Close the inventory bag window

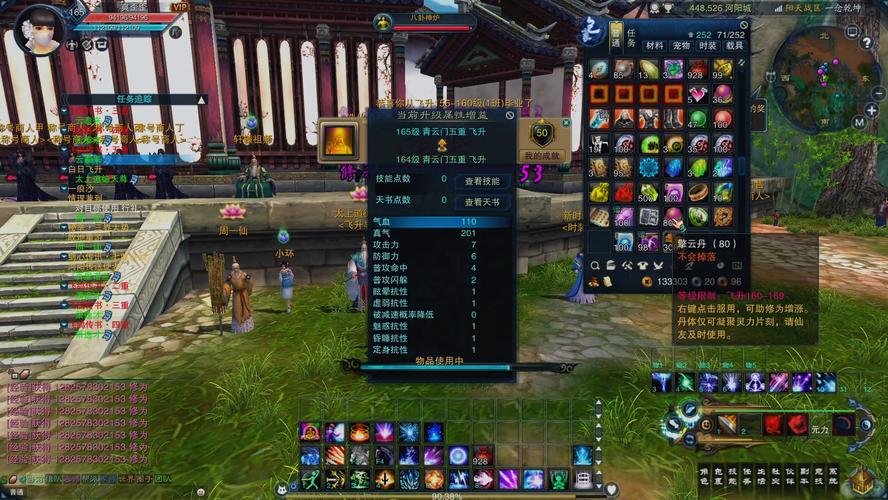click(x=743, y=24)
